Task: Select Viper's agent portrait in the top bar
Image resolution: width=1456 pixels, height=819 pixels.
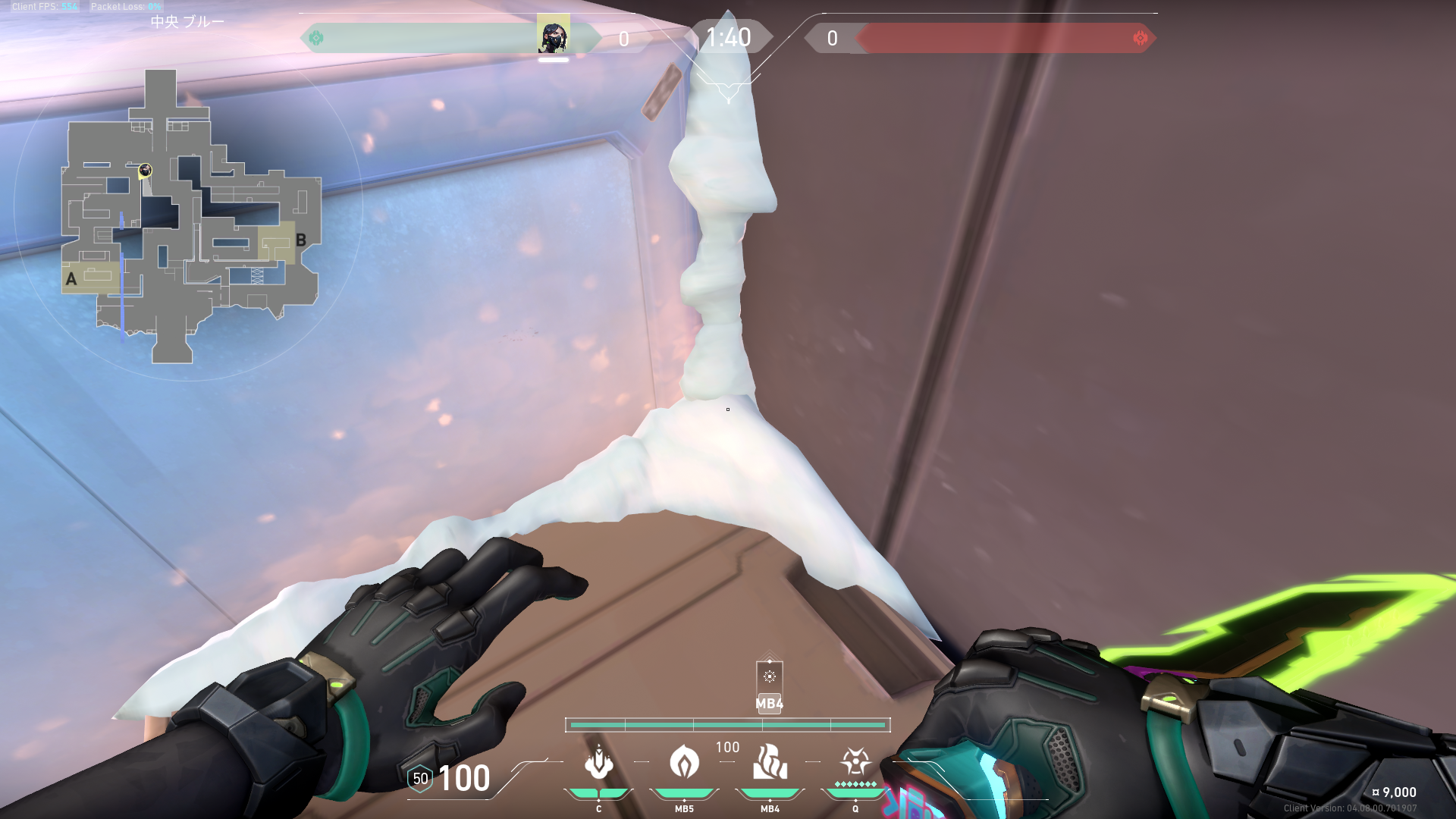Action: 553,35
